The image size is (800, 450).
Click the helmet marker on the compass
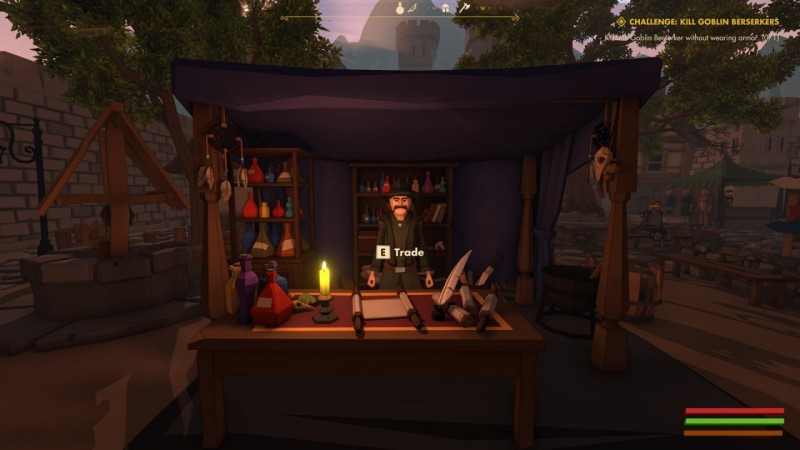click(x=445, y=8)
